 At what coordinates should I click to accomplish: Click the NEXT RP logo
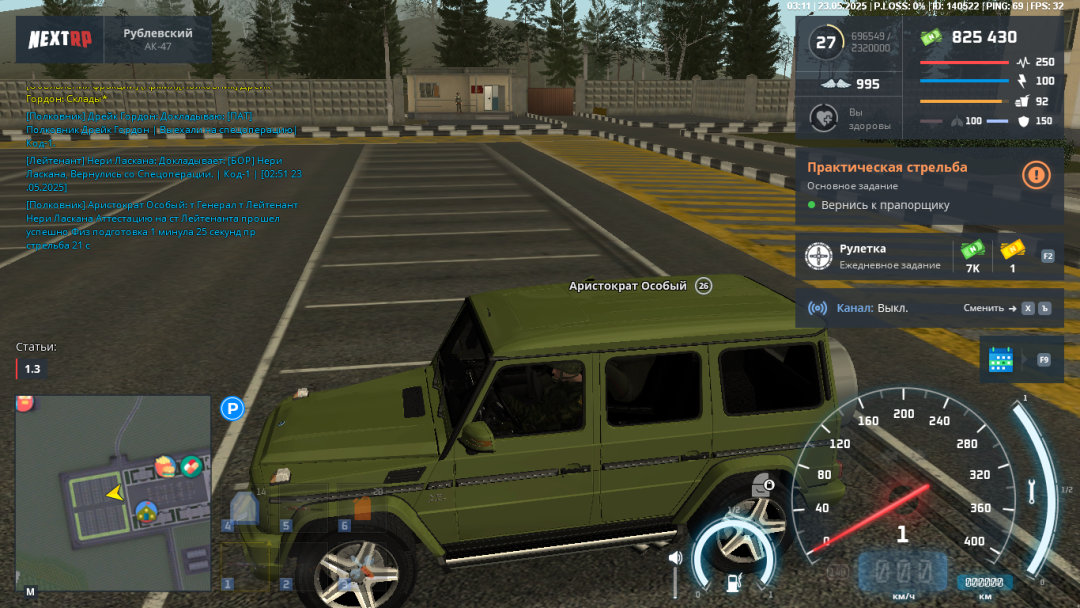pos(59,39)
